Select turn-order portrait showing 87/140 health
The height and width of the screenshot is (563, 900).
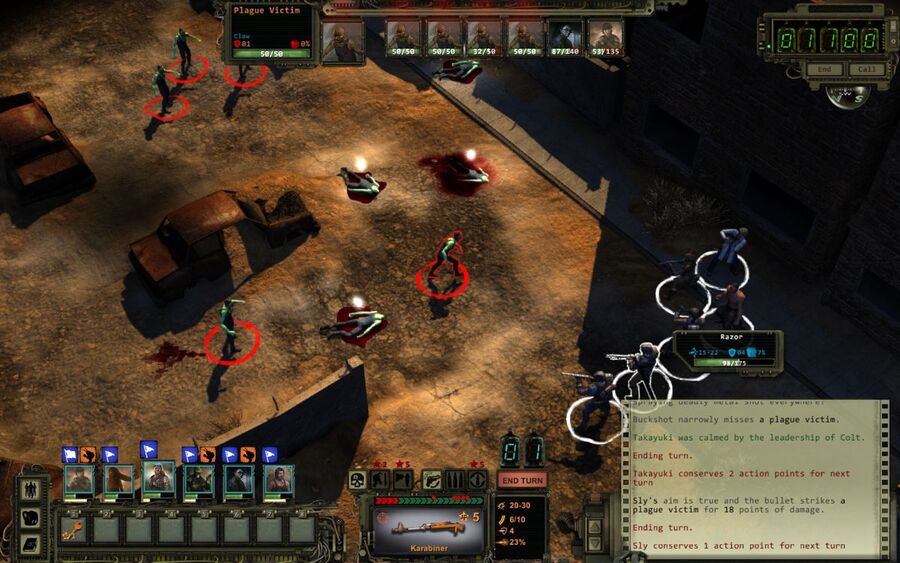[564, 38]
